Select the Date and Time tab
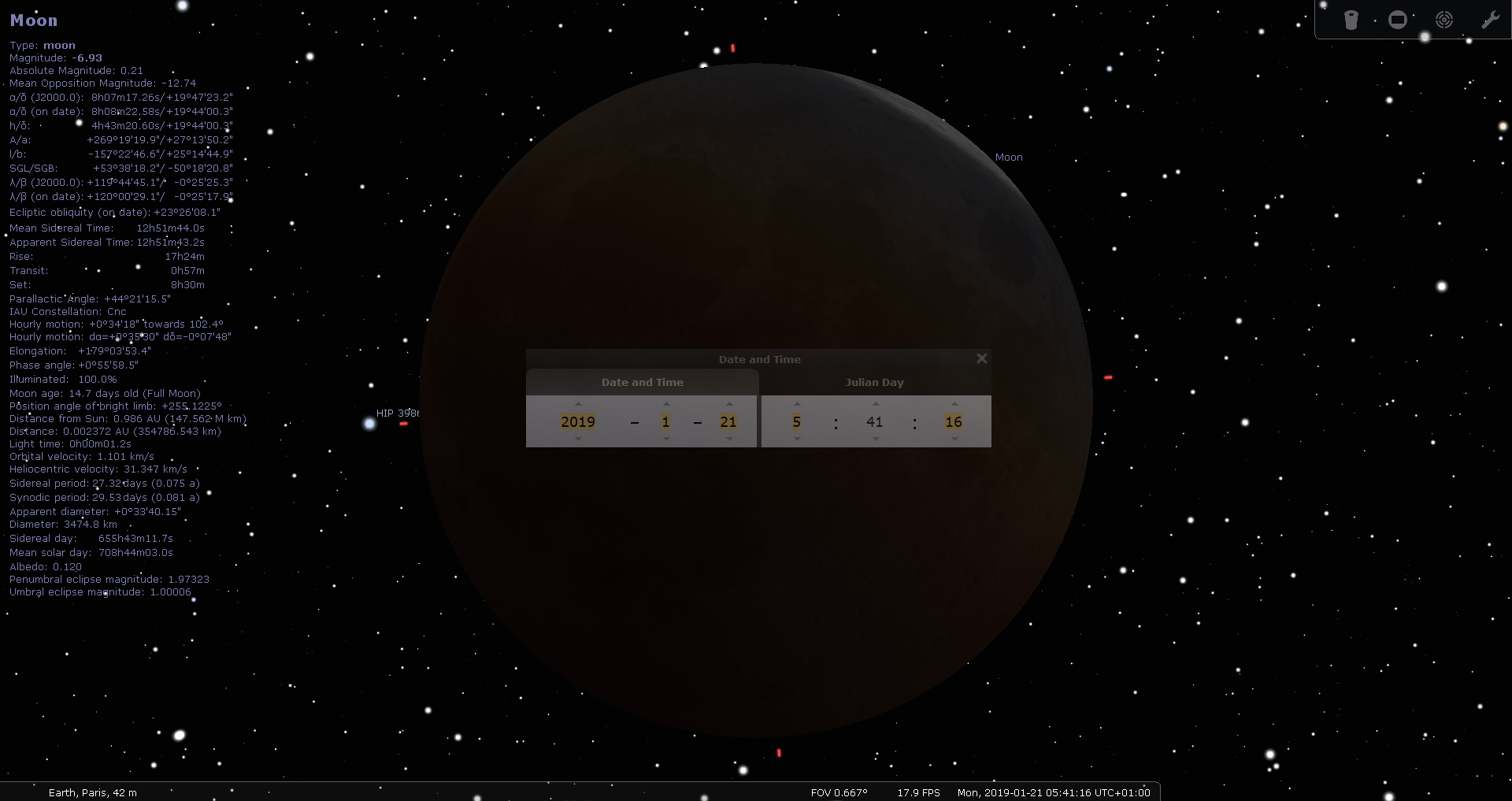The height and width of the screenshot is (801, 1512). pos(642,382)
